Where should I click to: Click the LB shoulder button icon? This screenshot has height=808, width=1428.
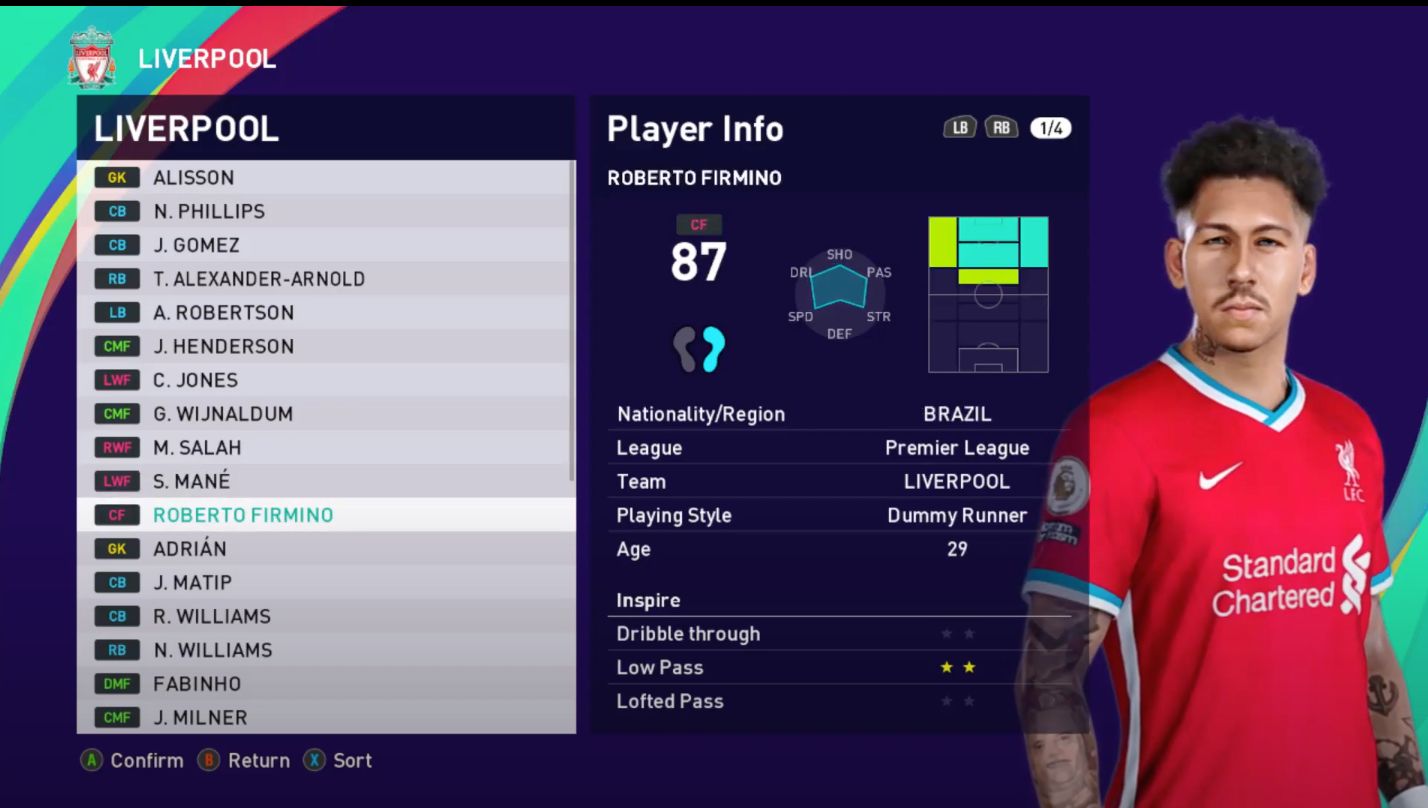click(x=959, y=128)
